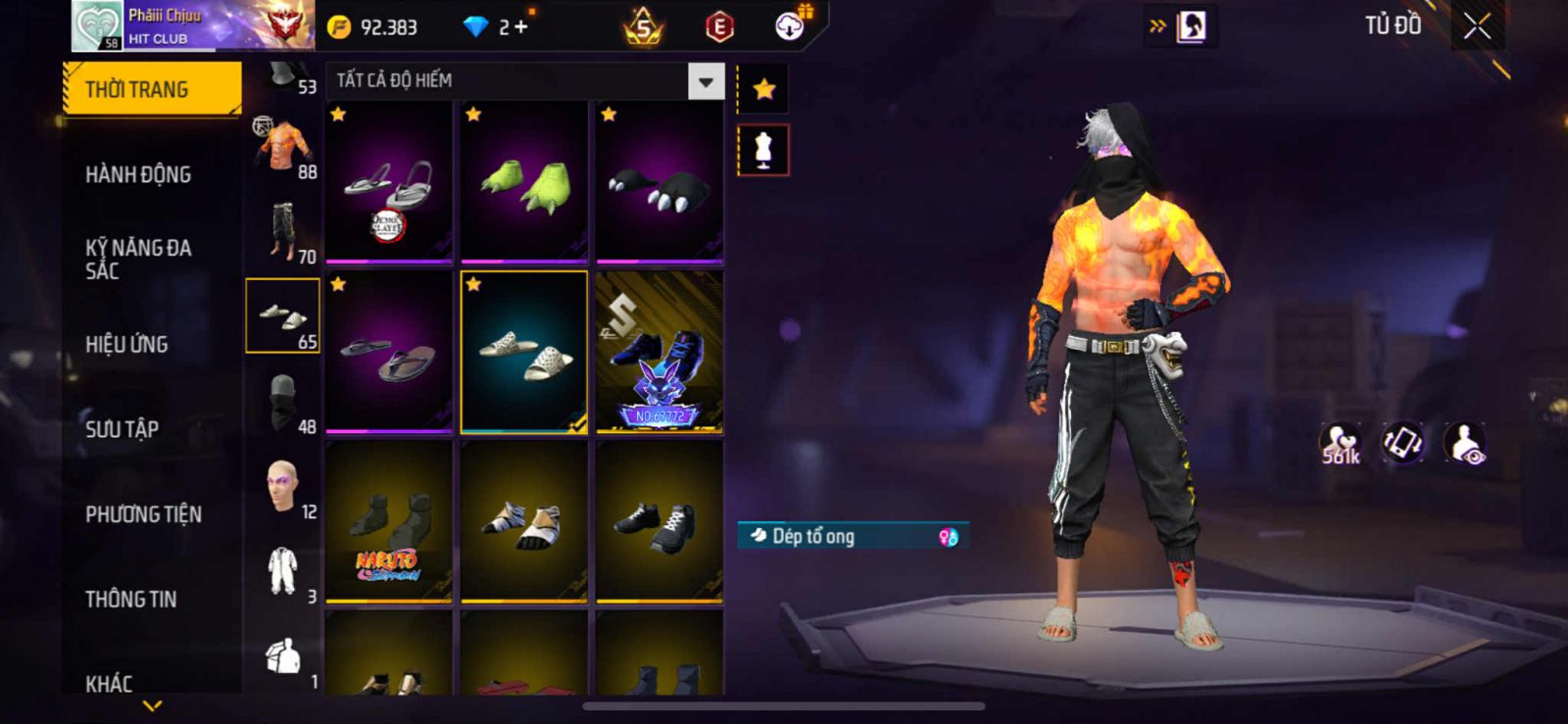Go to the Hiệu Ứng tab
This screenshot has height=724, width=1568.
point(126,344)
